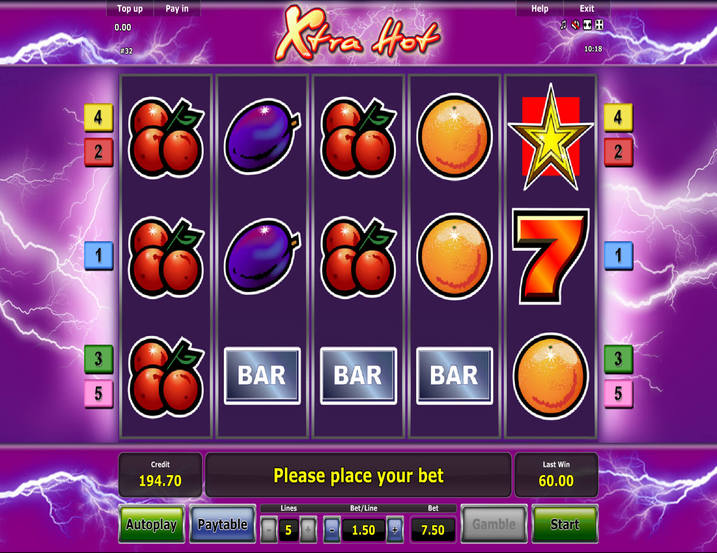
Task: Open the Help menu
Action: coord(540,8)
